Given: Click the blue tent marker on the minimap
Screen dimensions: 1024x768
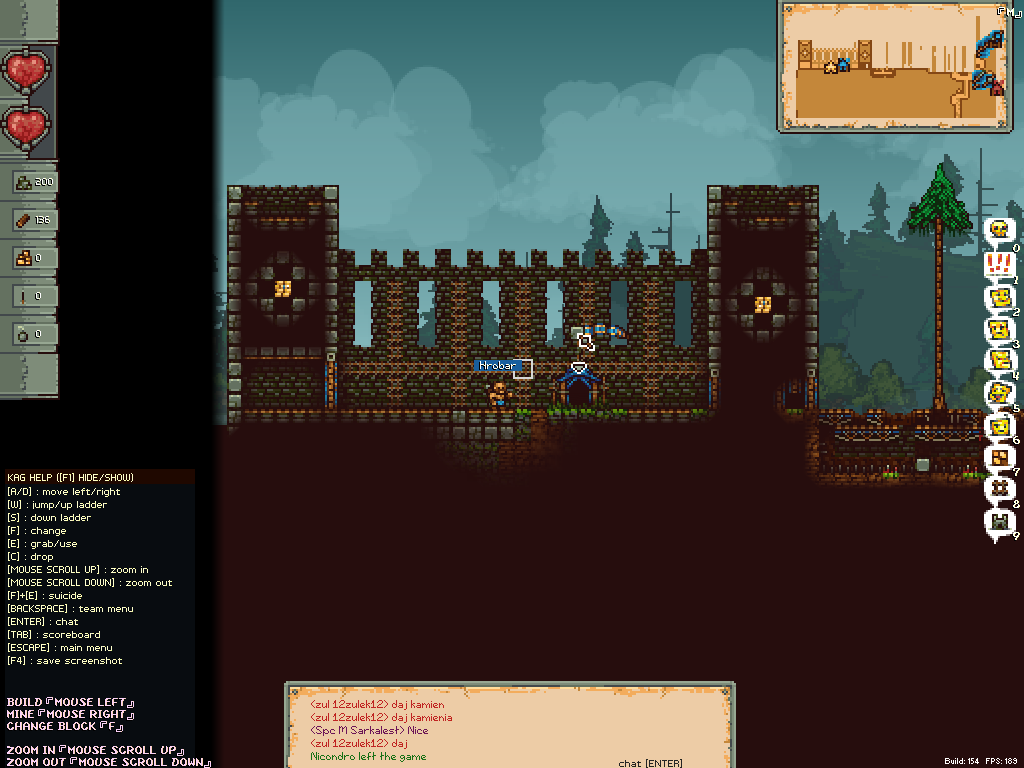Looking at the screenshot, I should (x=843, y=64).
